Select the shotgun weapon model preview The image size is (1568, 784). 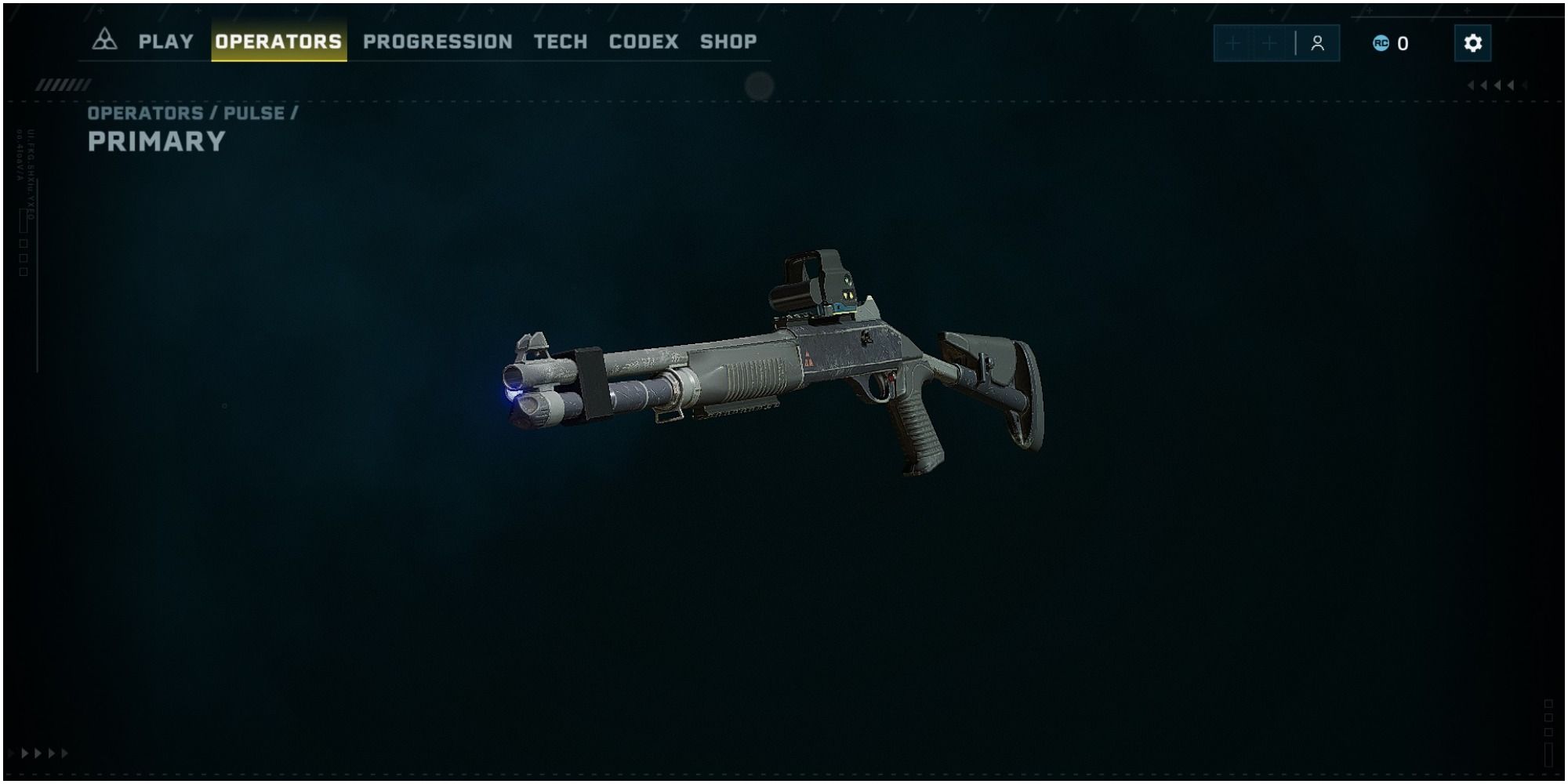coord(784,376)
